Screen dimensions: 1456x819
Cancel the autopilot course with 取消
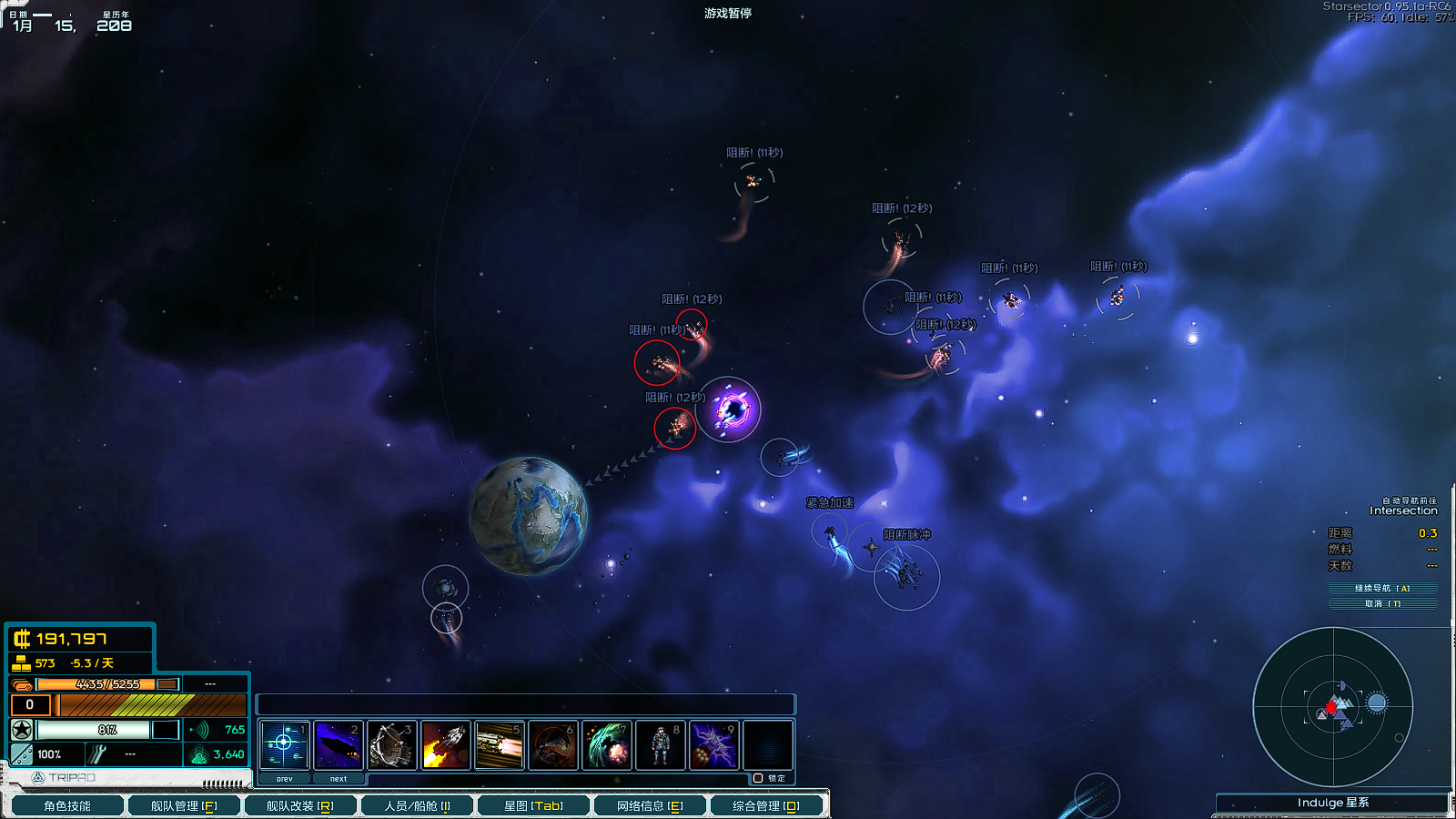coord(1382,603)
